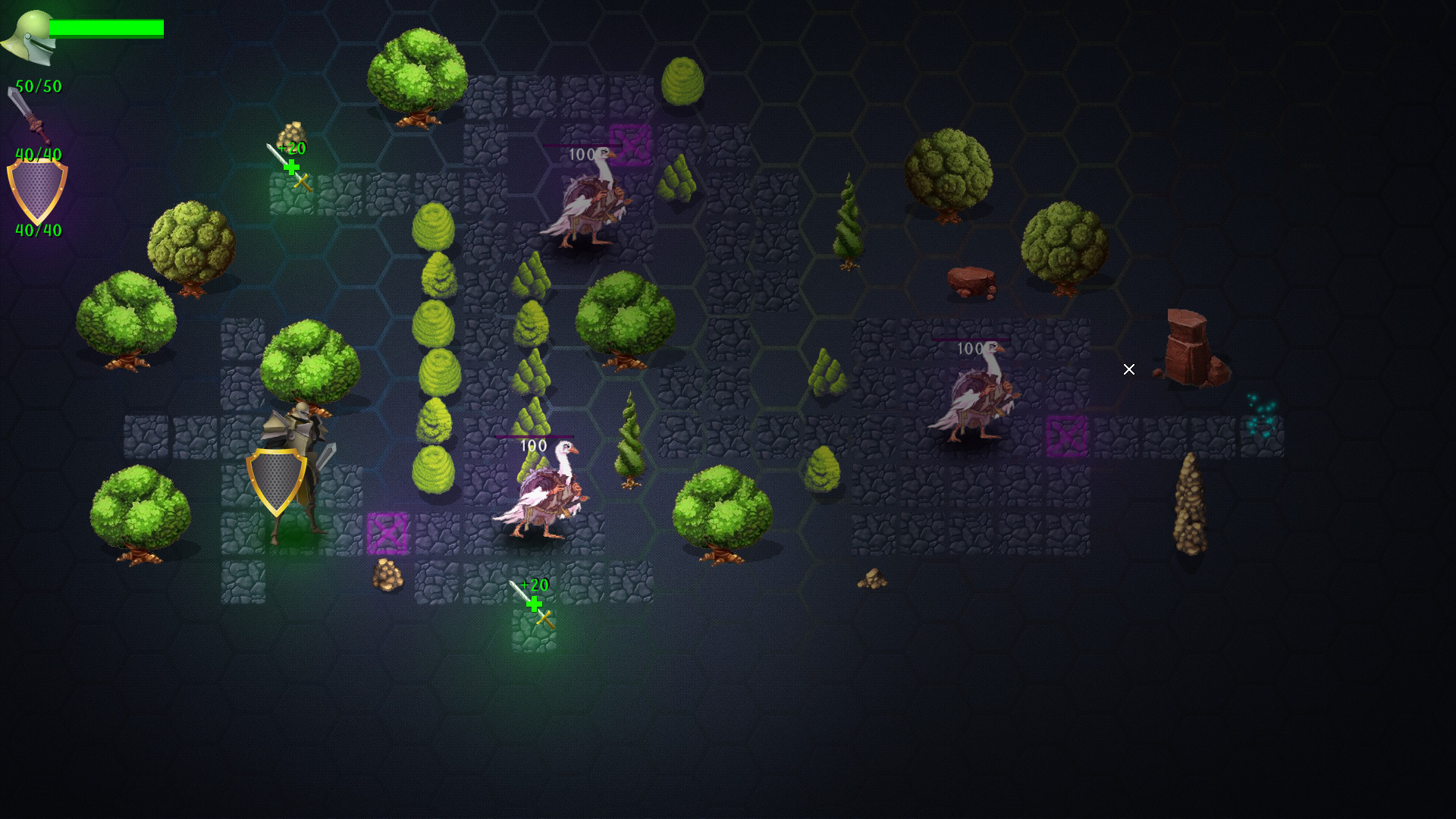Click the purple portal tile near the right goose
The image size is (1456, 819).
1069,437
